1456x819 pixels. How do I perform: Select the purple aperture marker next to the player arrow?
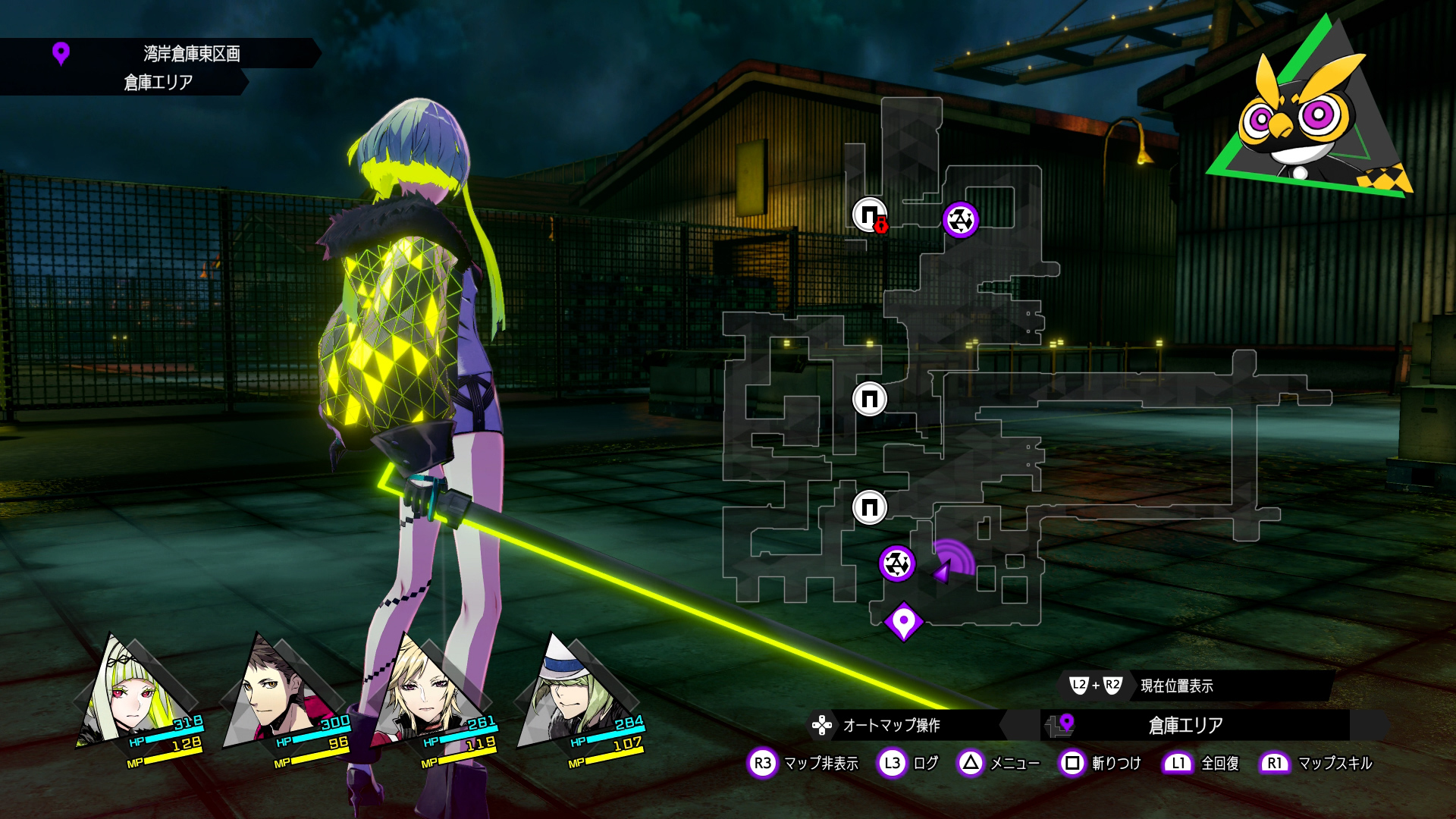pyautogui.click(x=897, y=563)
